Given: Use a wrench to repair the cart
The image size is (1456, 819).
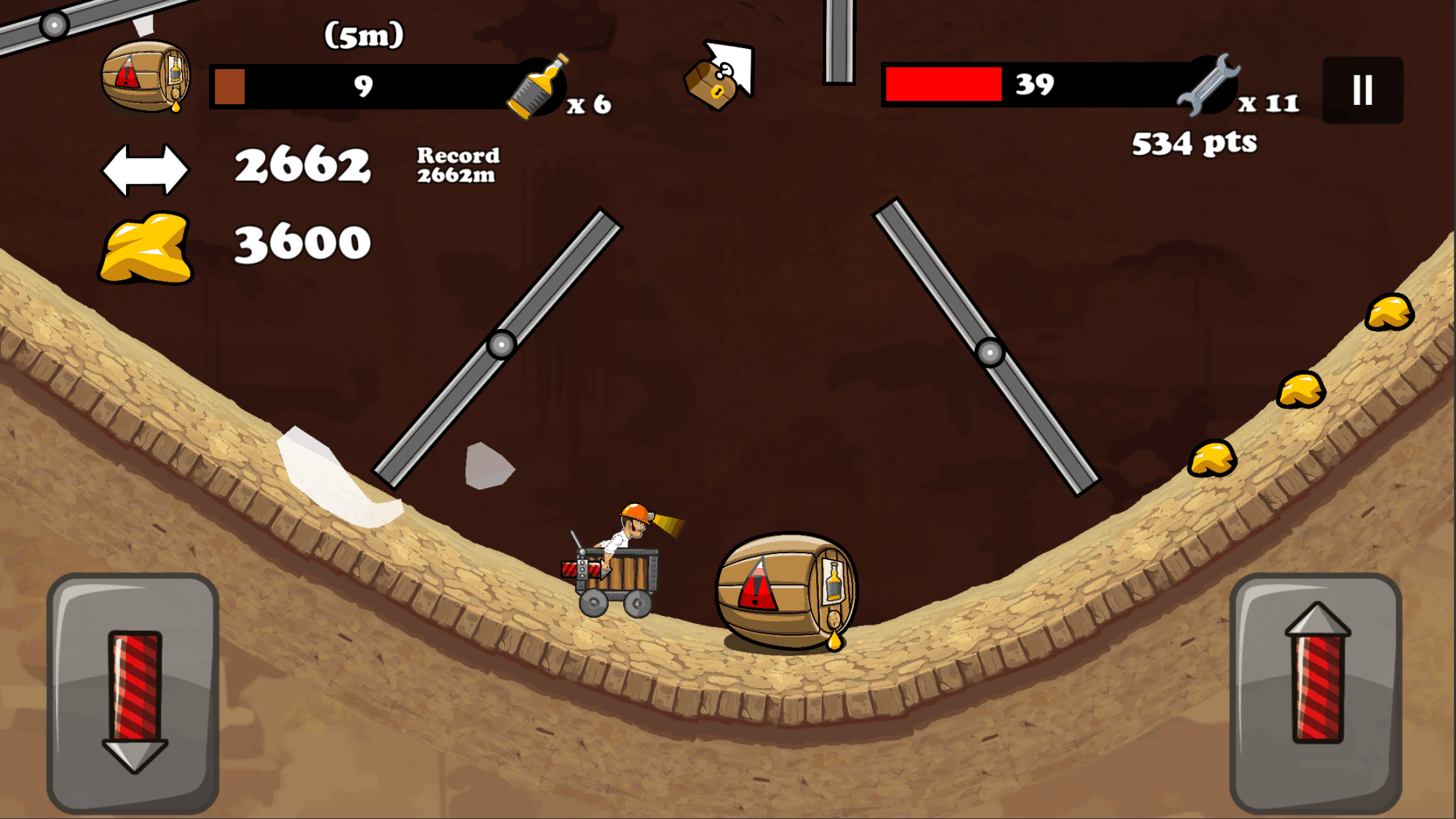Looking at the screenshot, I should tap(1208, 86).
